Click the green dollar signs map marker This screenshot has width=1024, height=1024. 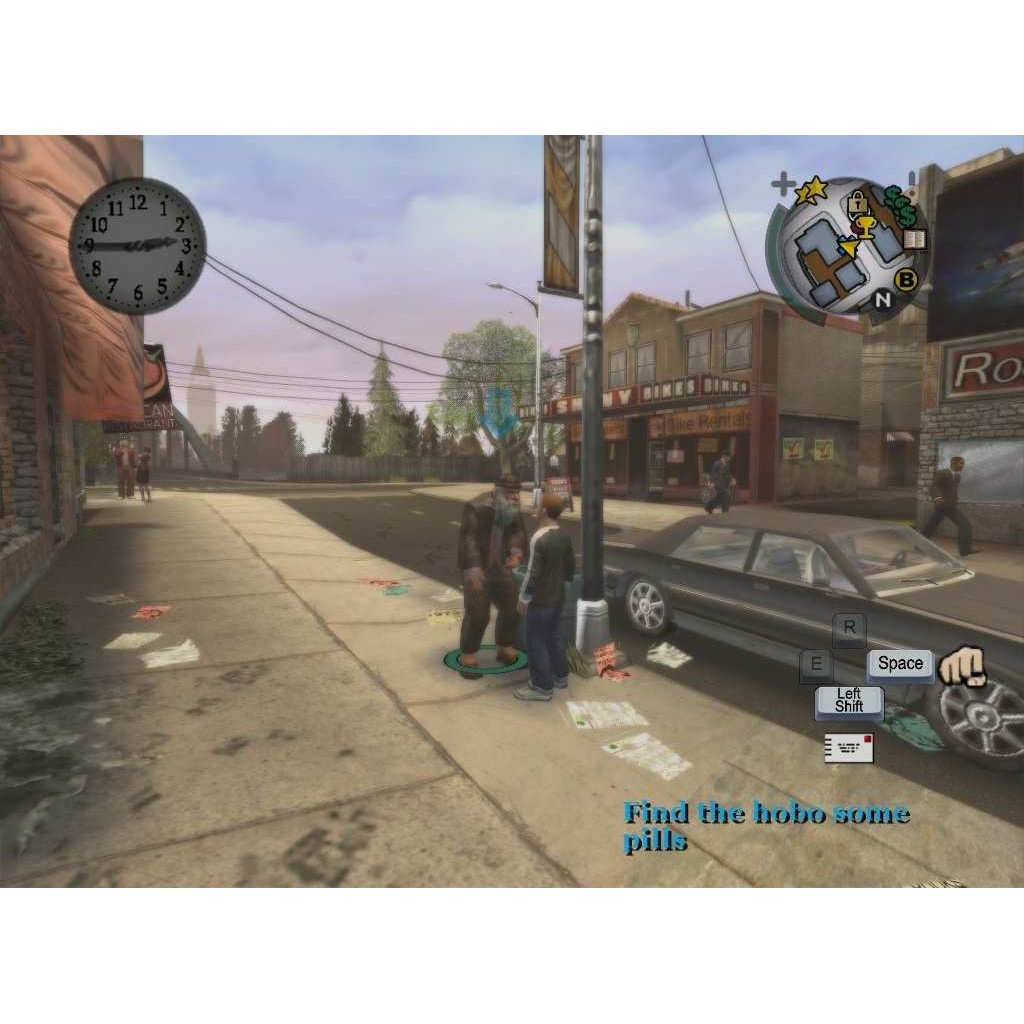pos(905,208)
